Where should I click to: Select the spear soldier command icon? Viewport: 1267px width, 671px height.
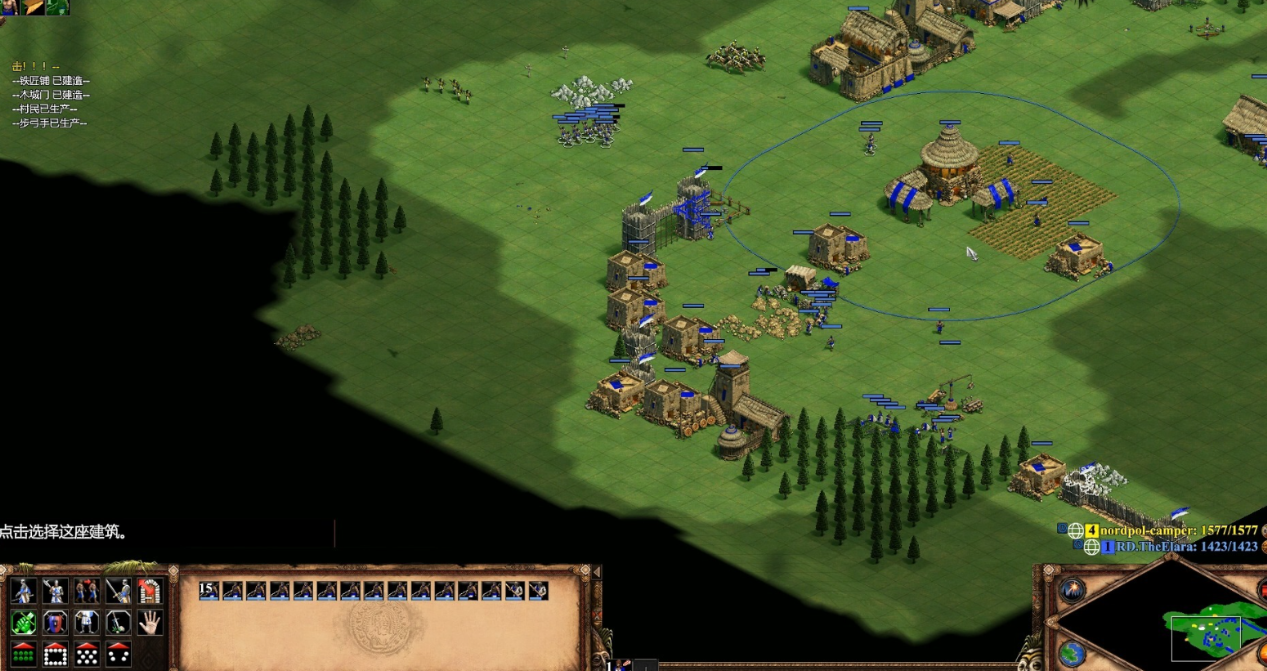23,591
